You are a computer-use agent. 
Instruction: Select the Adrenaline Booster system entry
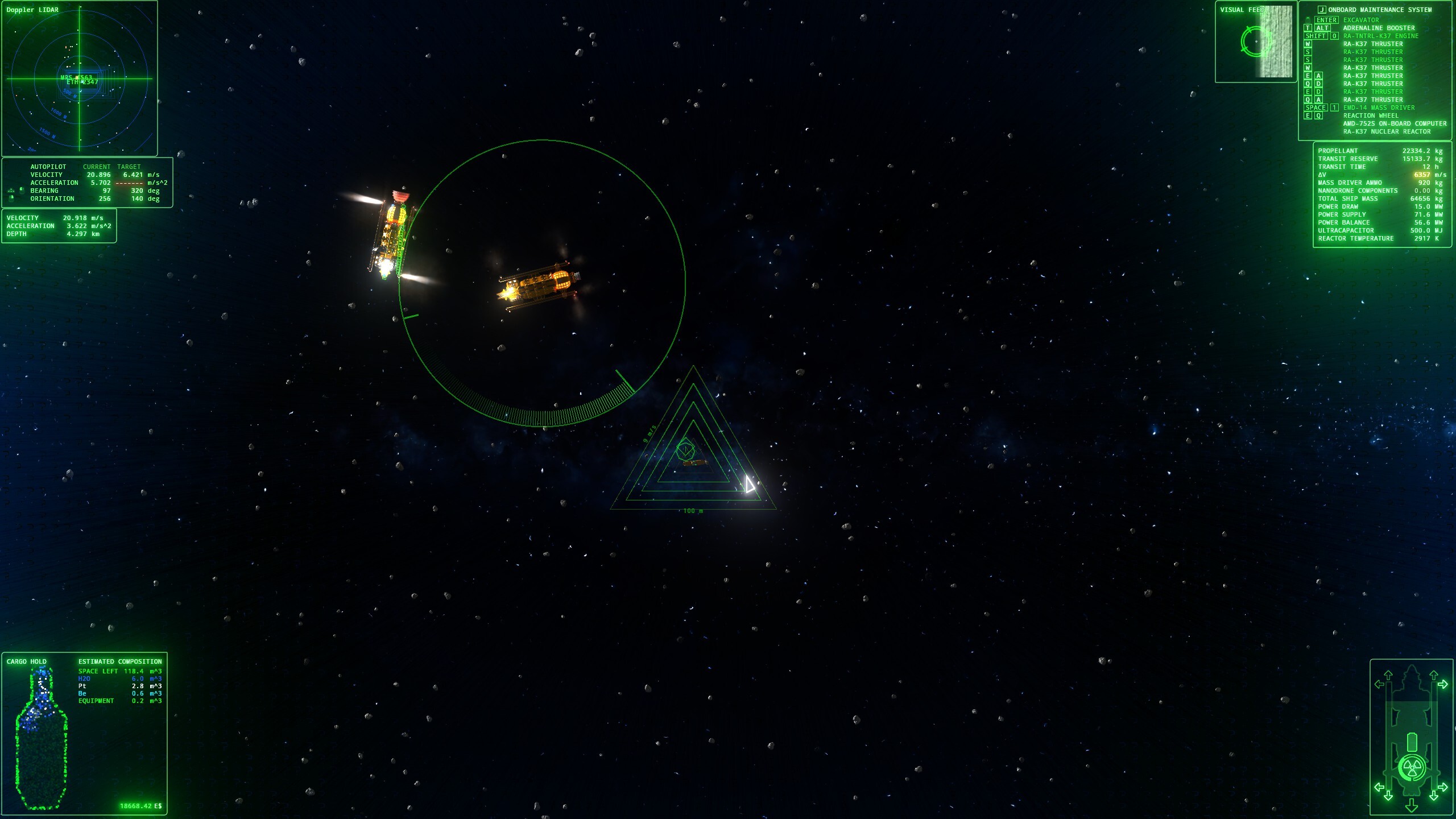tap(1379, 28)
